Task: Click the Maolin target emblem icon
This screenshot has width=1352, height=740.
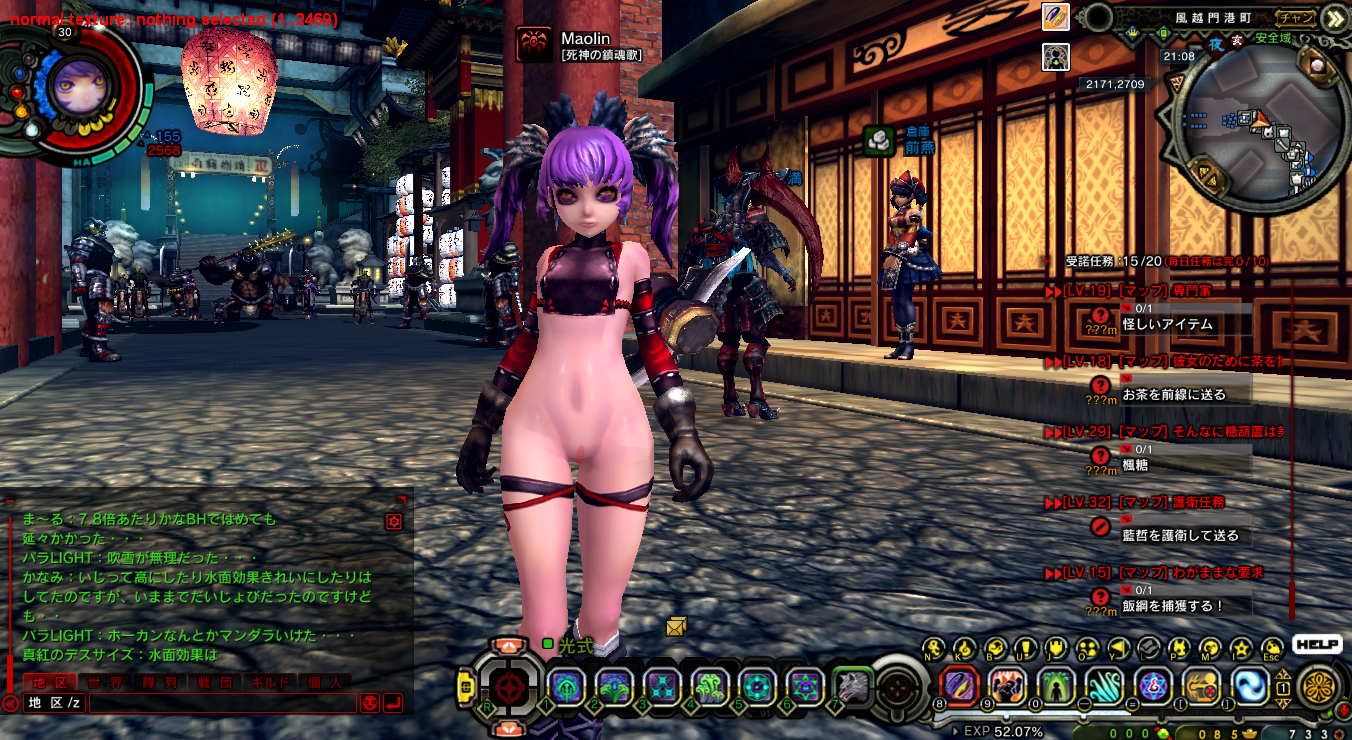Action: tap(533, 45)
